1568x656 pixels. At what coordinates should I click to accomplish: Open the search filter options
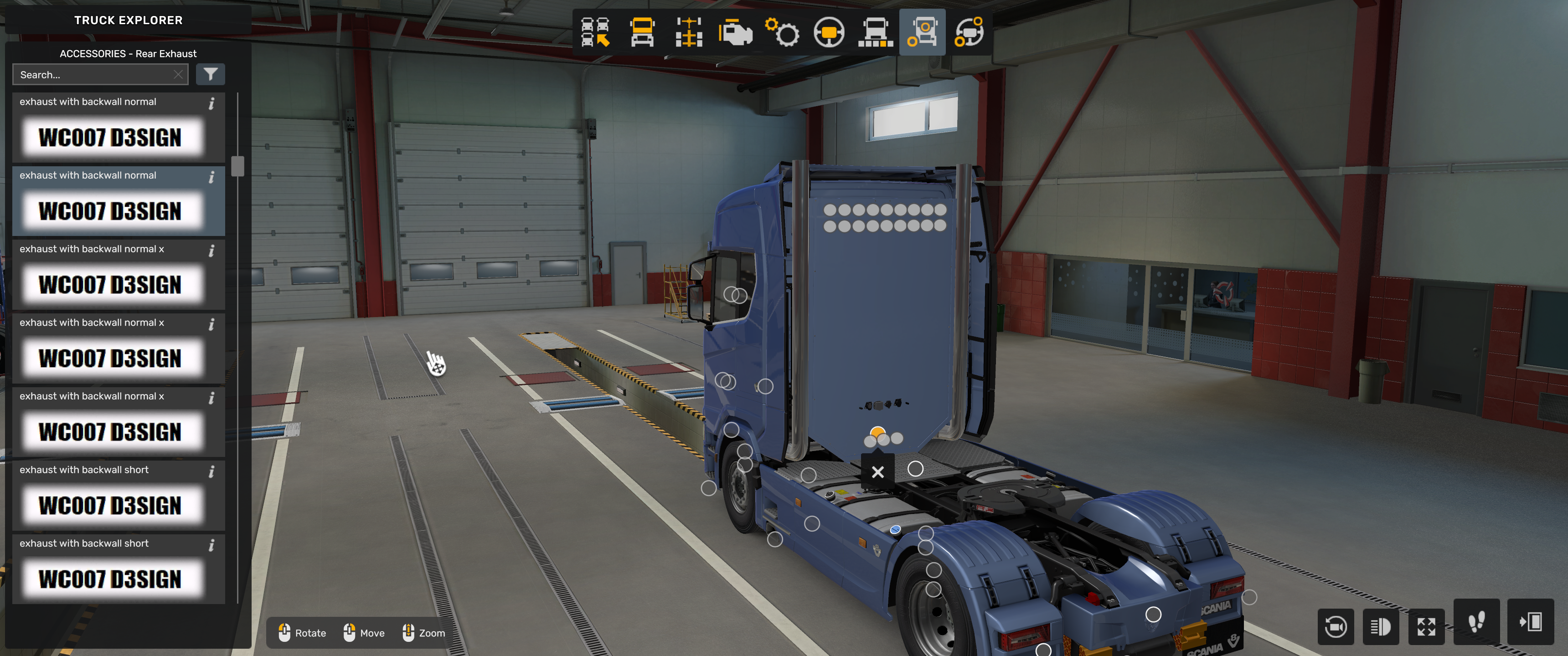coord(211,74)
